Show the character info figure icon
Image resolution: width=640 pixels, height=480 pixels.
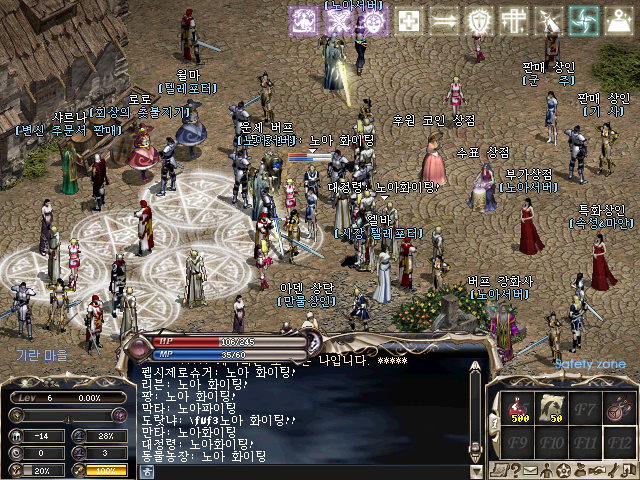[x=548, y=468]
